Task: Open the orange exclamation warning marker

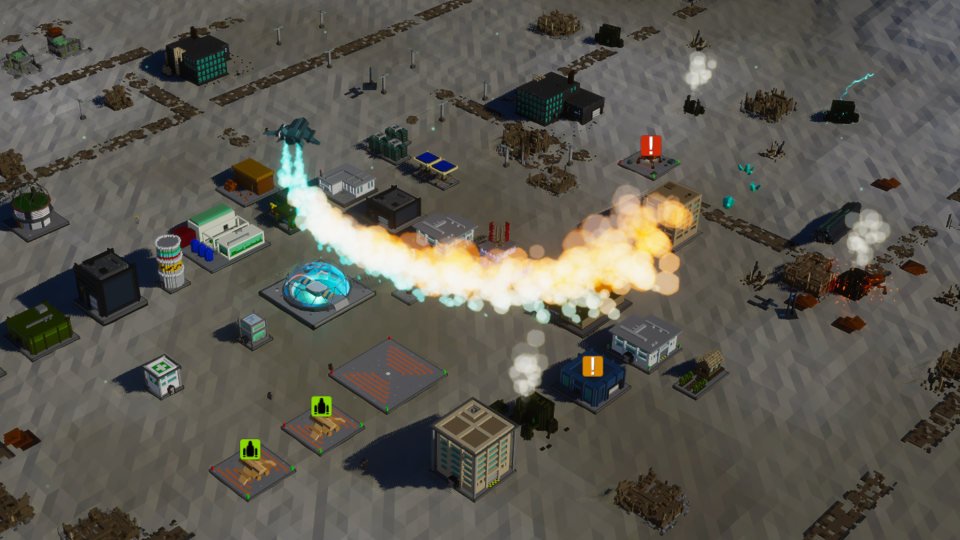Action: coord(592,366)
